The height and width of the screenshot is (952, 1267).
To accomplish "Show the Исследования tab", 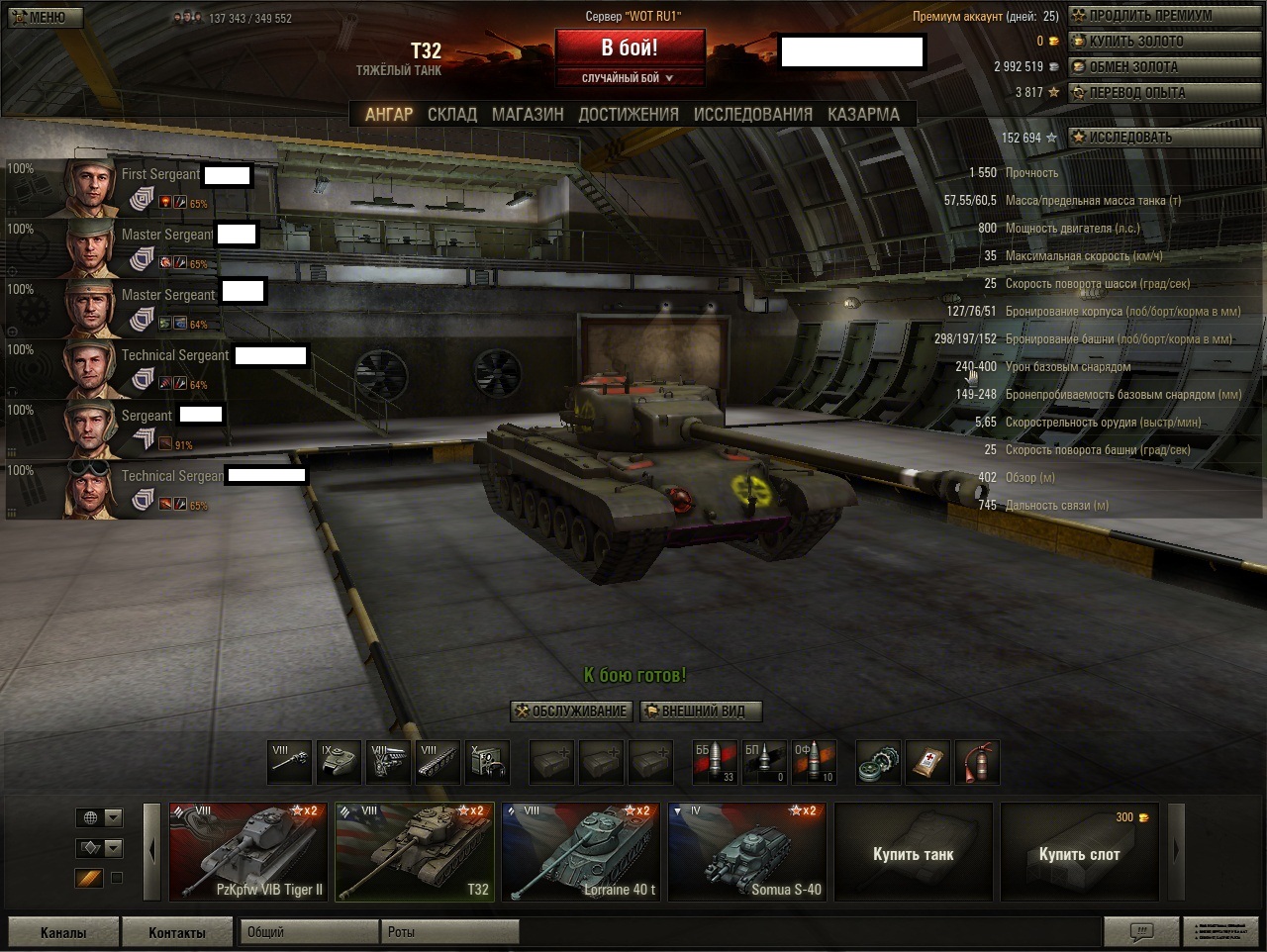I will tap(752, 115).
